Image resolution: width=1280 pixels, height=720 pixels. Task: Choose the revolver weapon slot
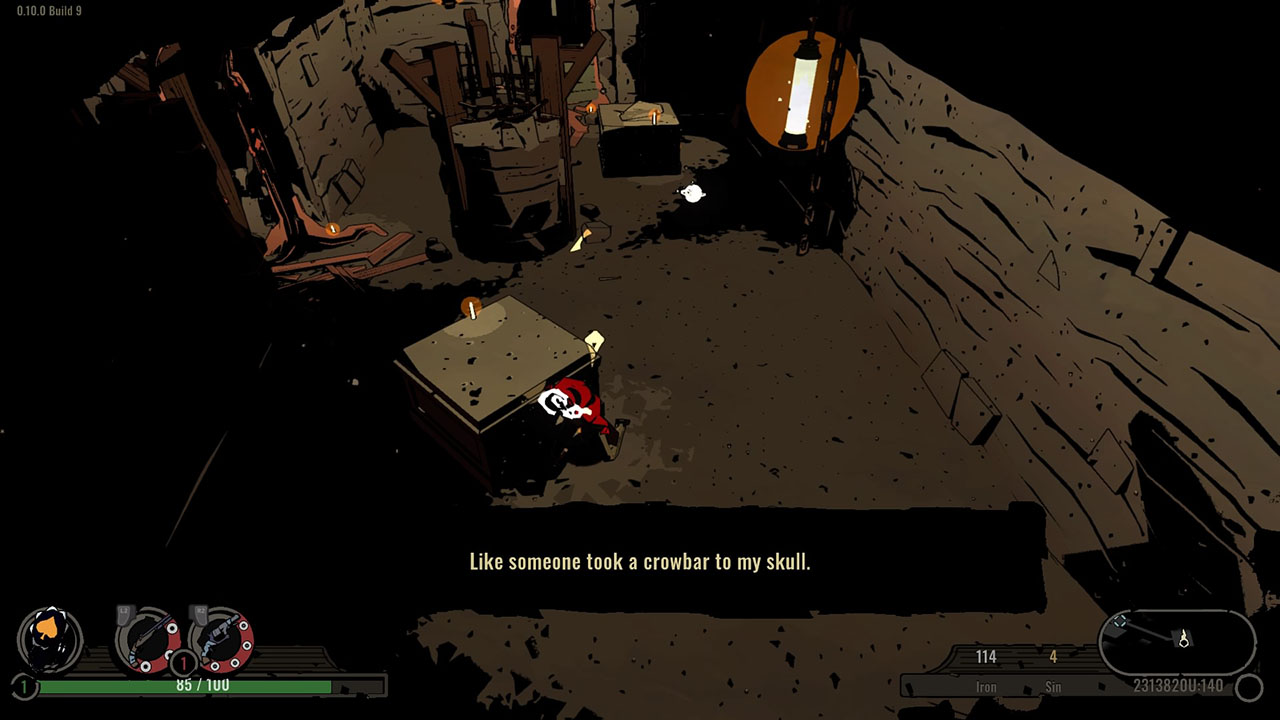pyautogui.click(x=220, y=639)
